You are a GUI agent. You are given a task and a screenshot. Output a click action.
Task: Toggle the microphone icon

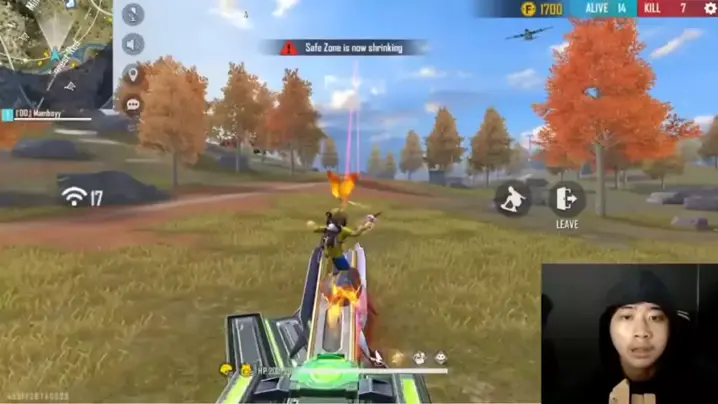tap(133, 15)
